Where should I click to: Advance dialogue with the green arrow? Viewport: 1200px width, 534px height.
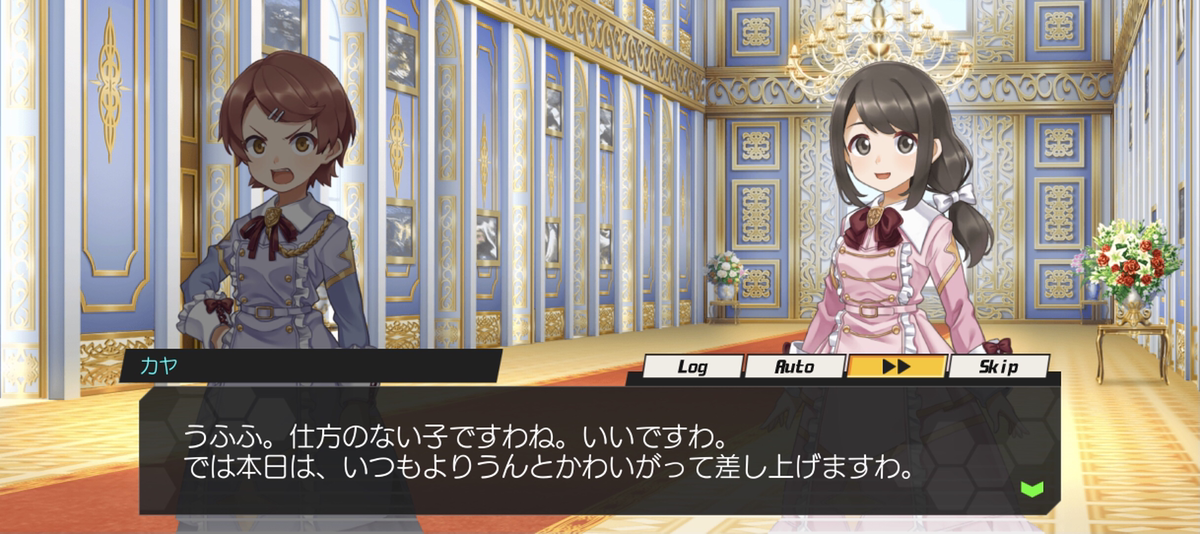tap(1031, 488)
